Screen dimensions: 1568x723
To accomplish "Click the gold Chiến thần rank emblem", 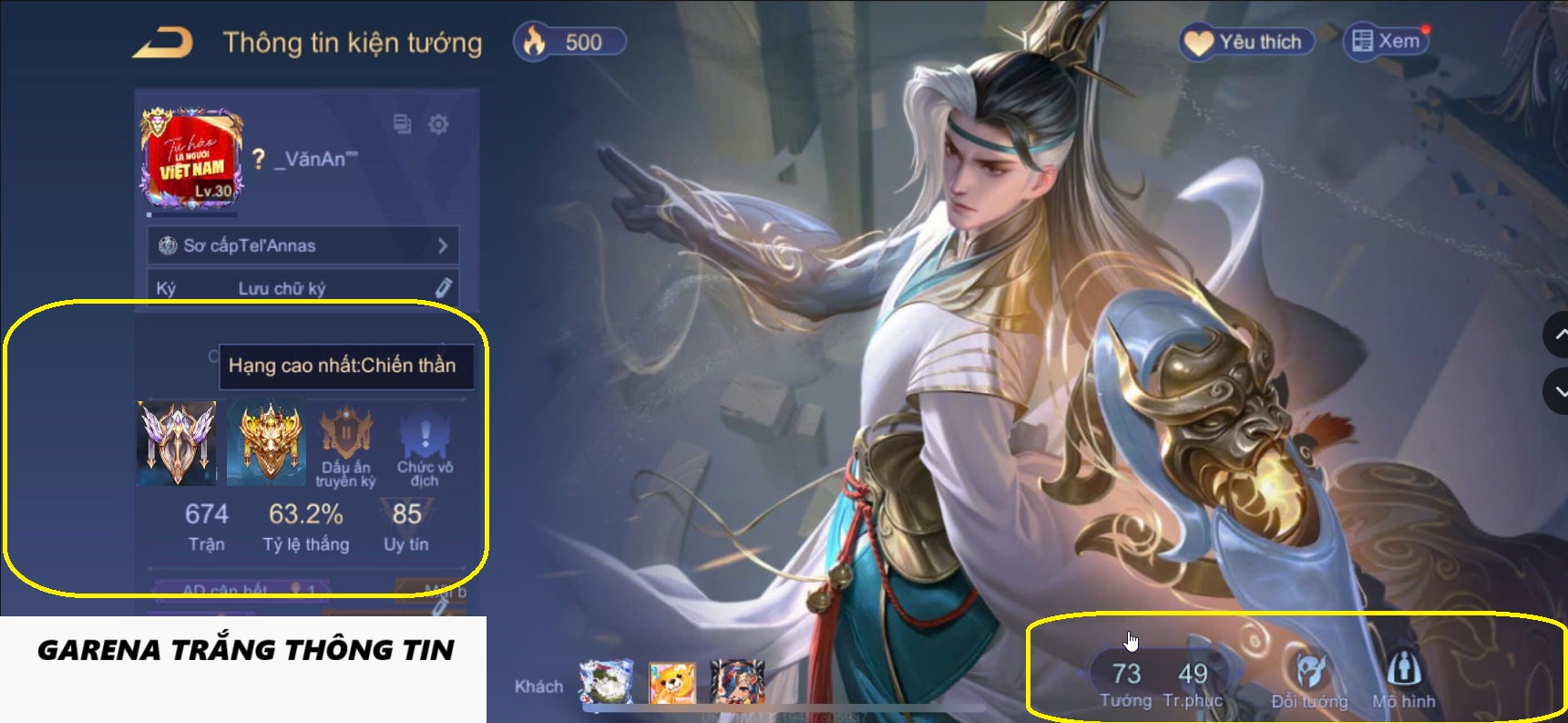I will pos(266,444).
